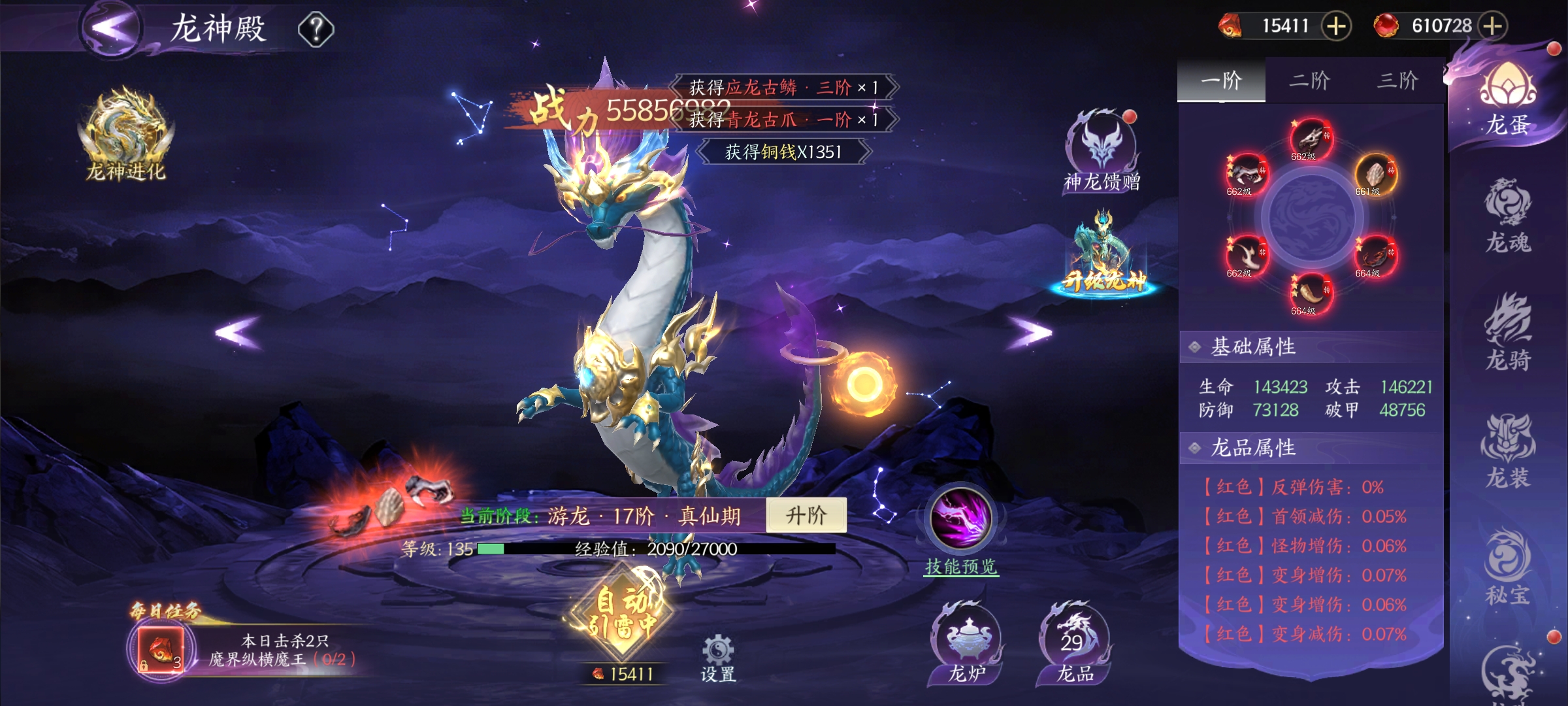Screen dimensions: 1568x706
Task: Open 龙神进化 dragon evolution
Action: pos(125,134)
